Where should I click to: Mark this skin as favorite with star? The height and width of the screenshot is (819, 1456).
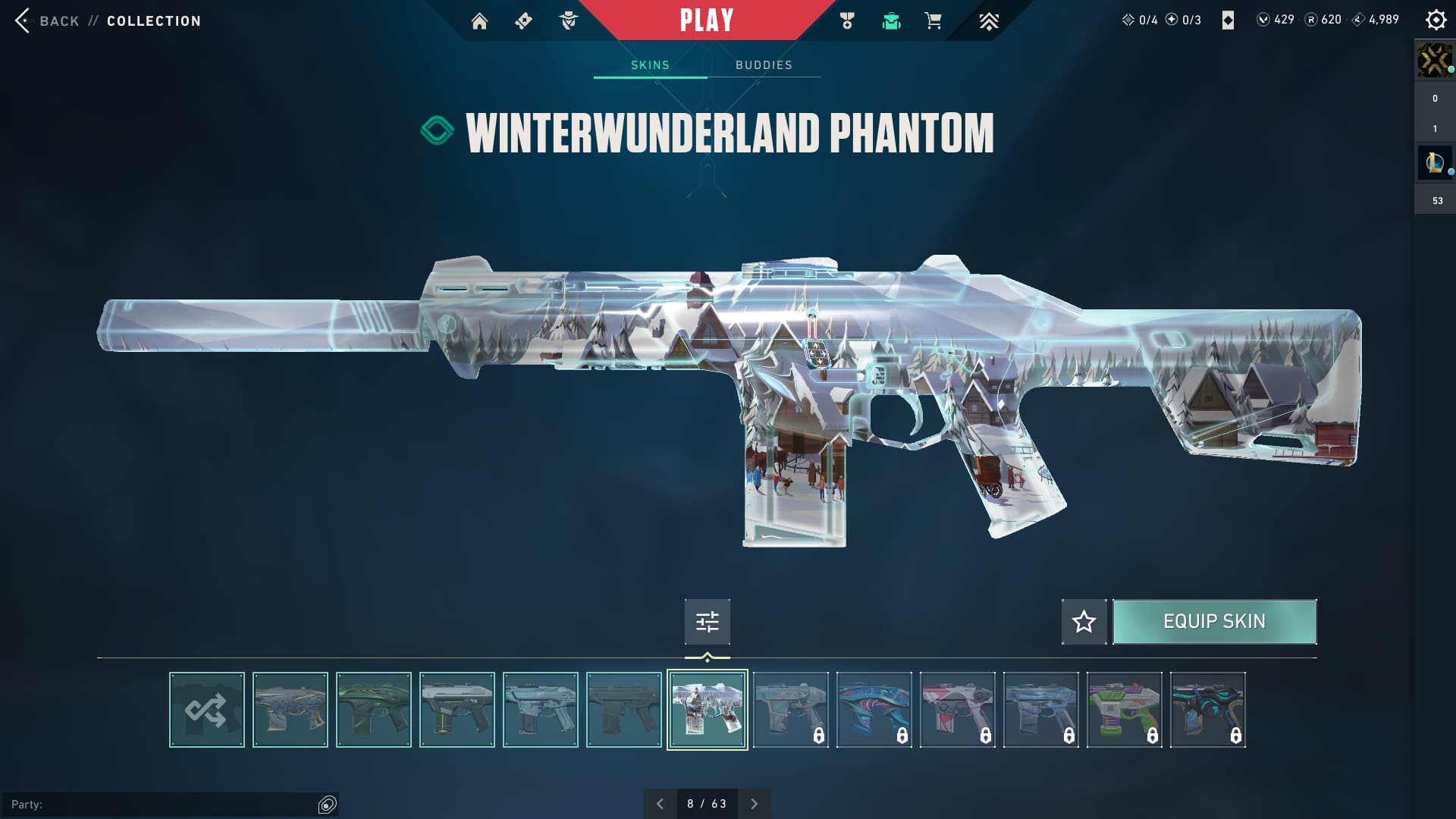pos(1084,622)
